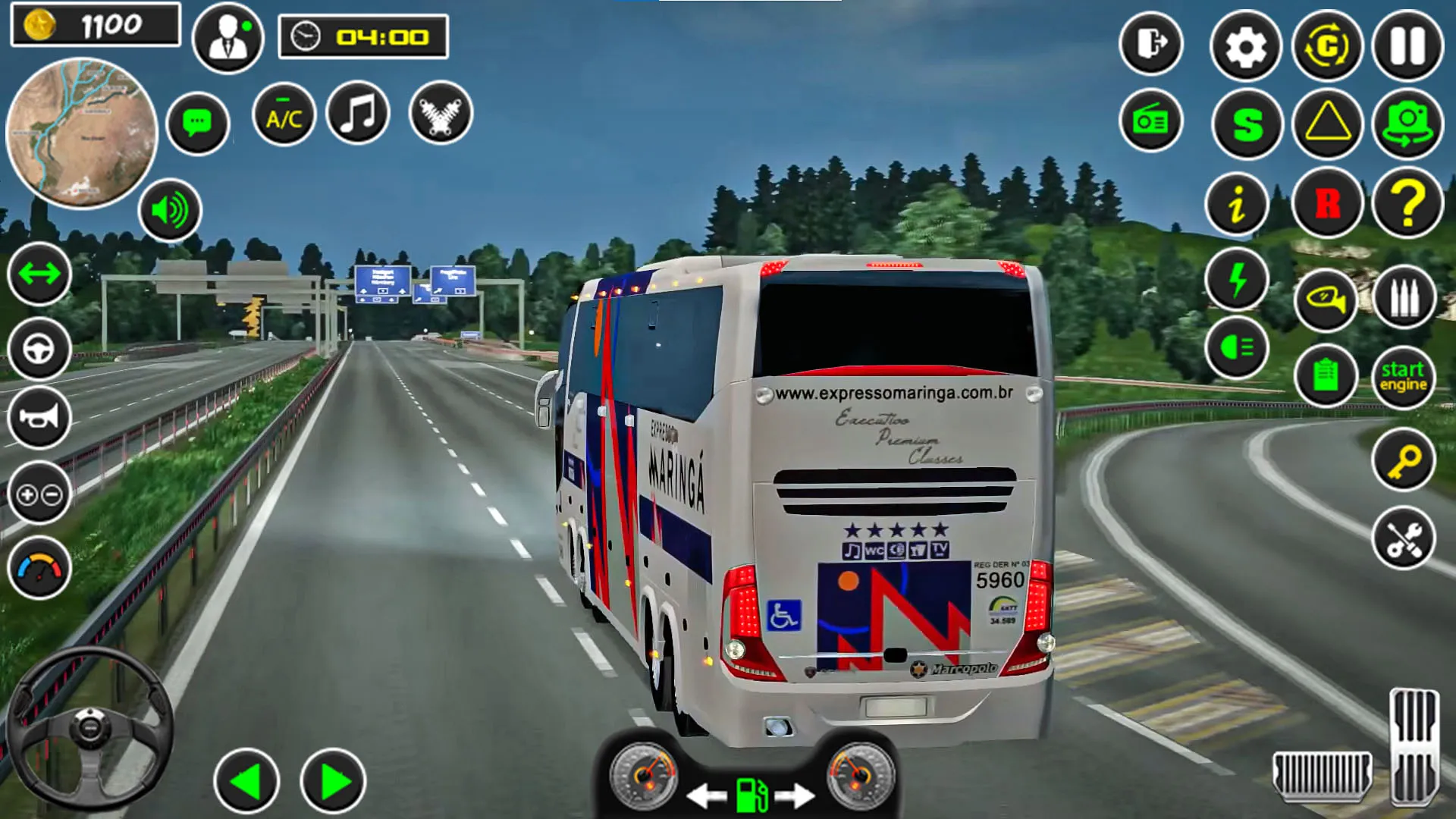
Task: Sound the horn
Action: point(39,418)
